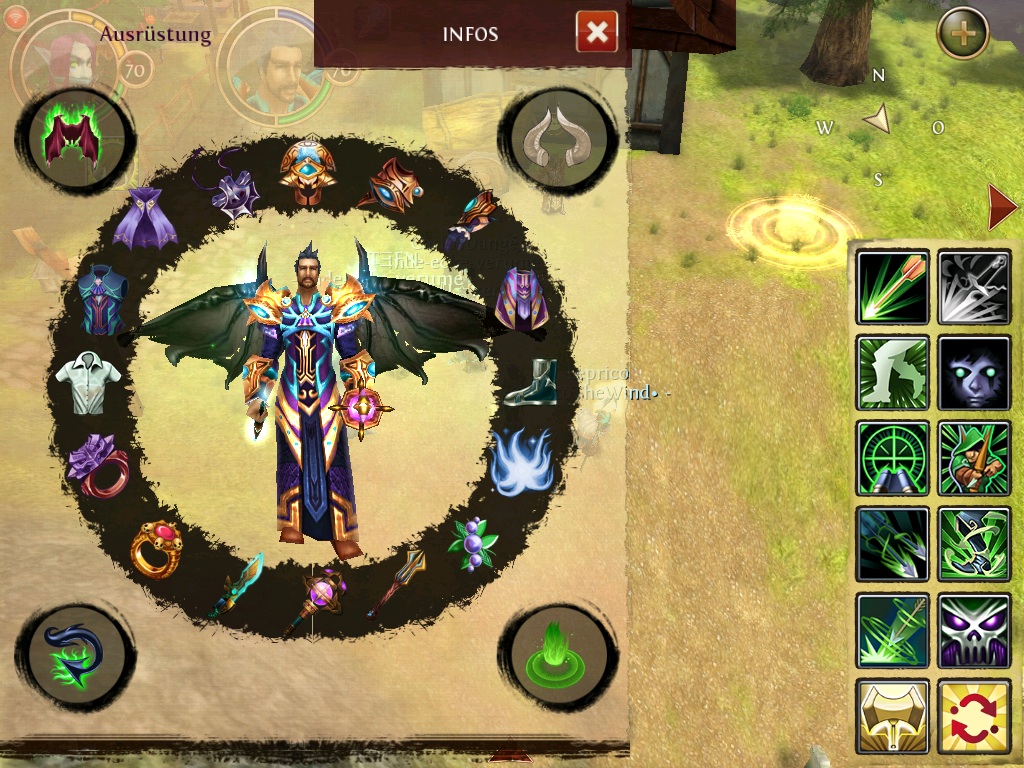The image size is (1024, 768).
Task: Trigger the glowing-eyed dark face skill
Action: [974, 373]
